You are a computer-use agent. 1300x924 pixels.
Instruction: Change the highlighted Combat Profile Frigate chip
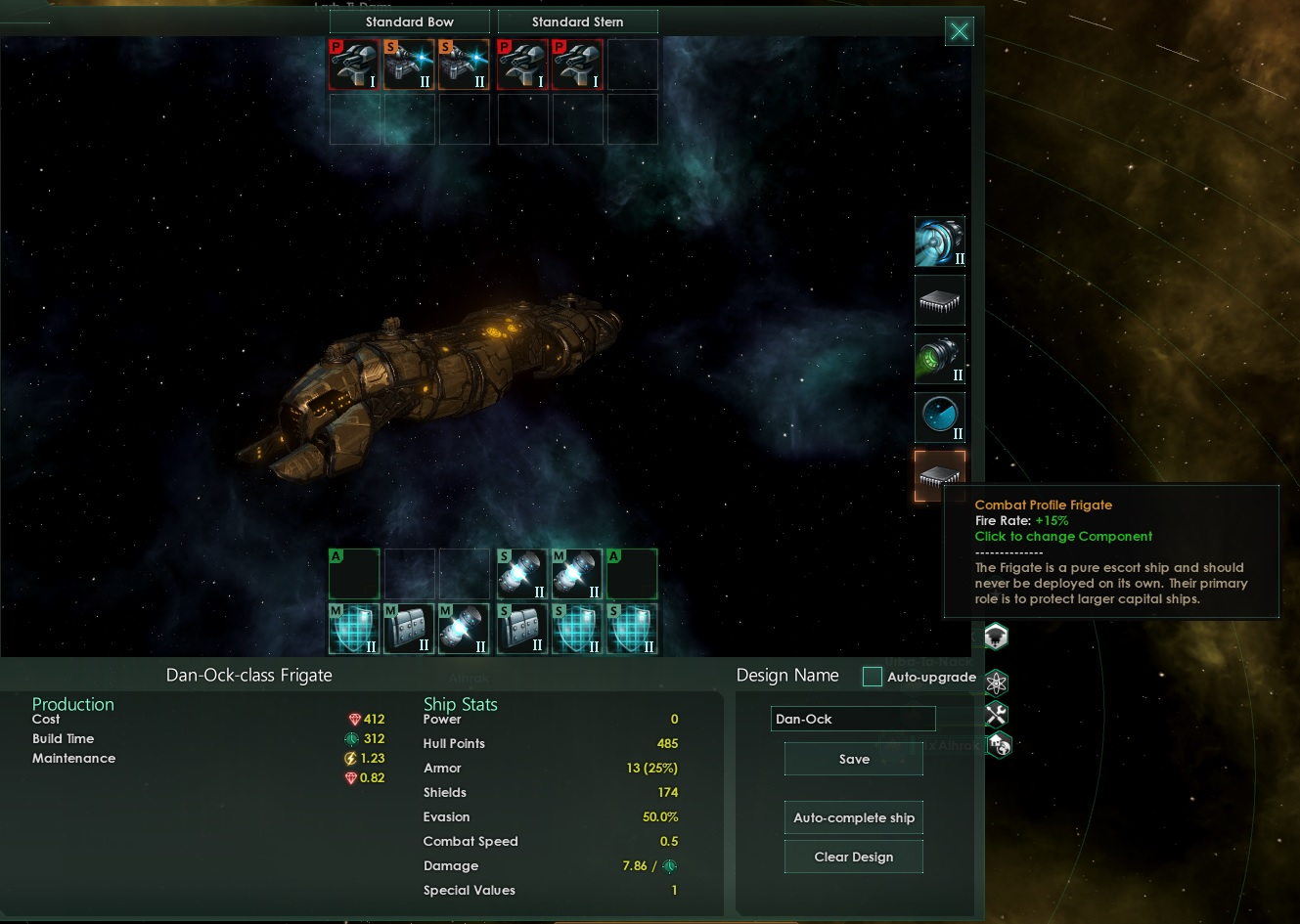tap(939, 475)
